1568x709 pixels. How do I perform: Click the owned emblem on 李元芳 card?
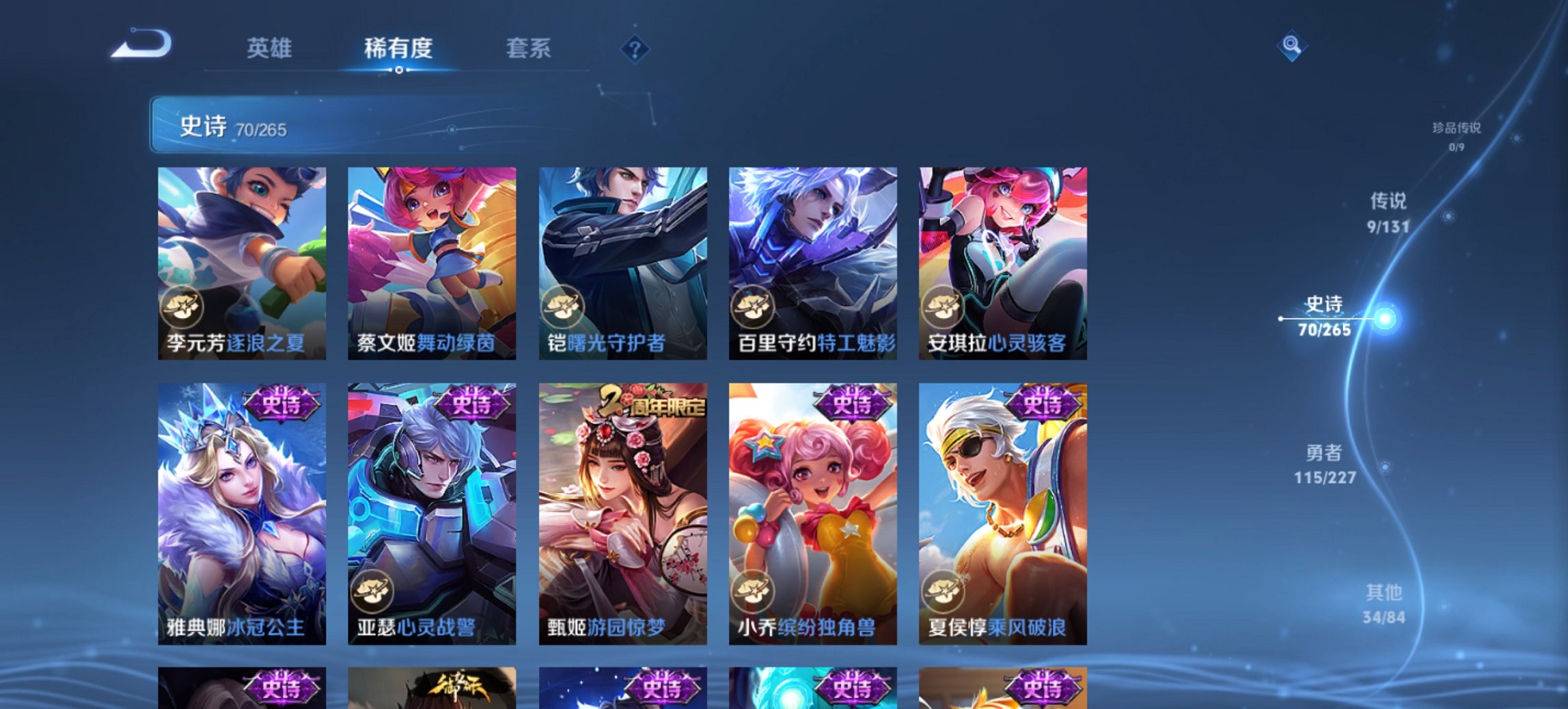pos(182,308)
